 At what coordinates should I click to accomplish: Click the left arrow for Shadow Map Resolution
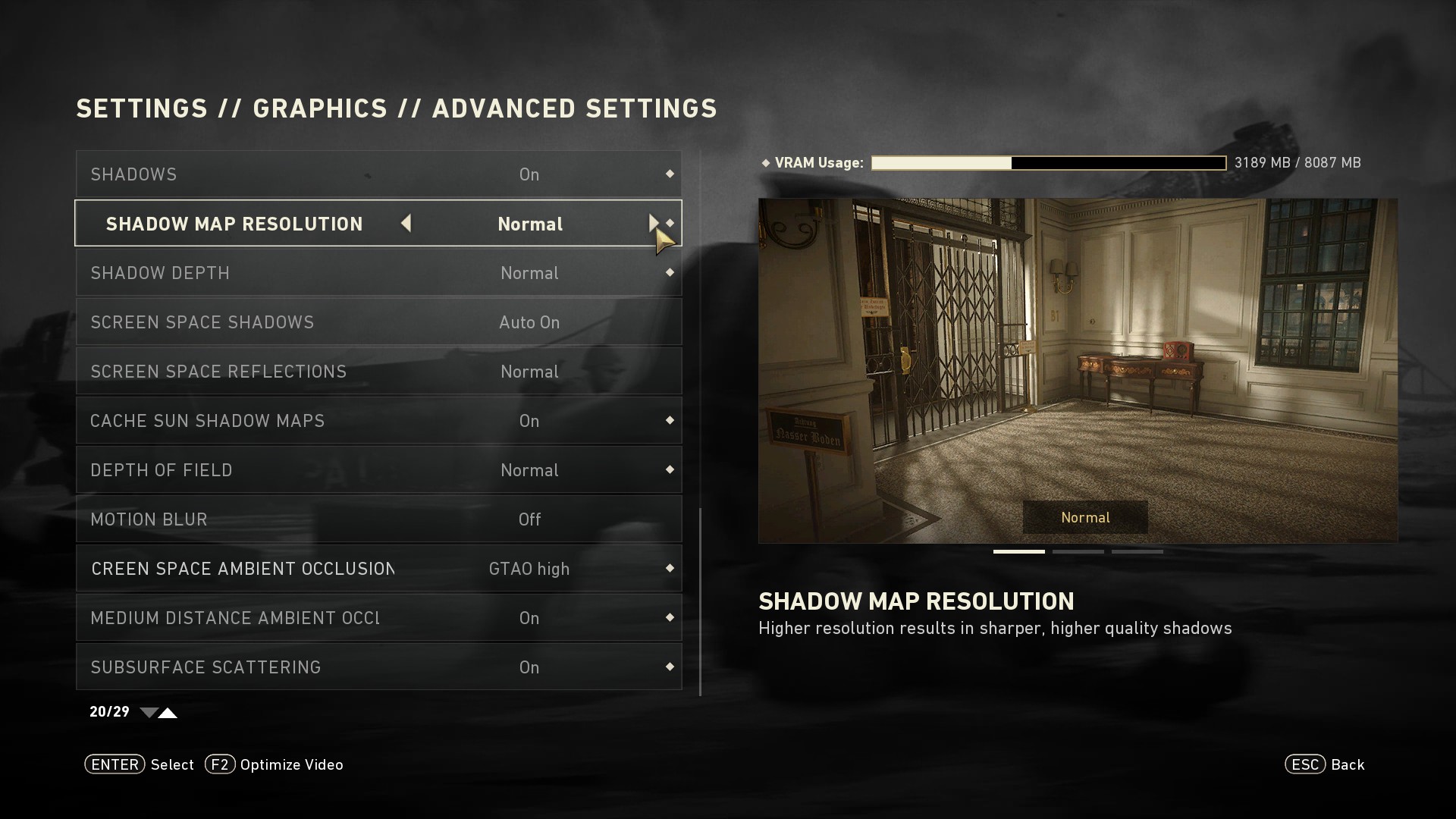(406, 223)
